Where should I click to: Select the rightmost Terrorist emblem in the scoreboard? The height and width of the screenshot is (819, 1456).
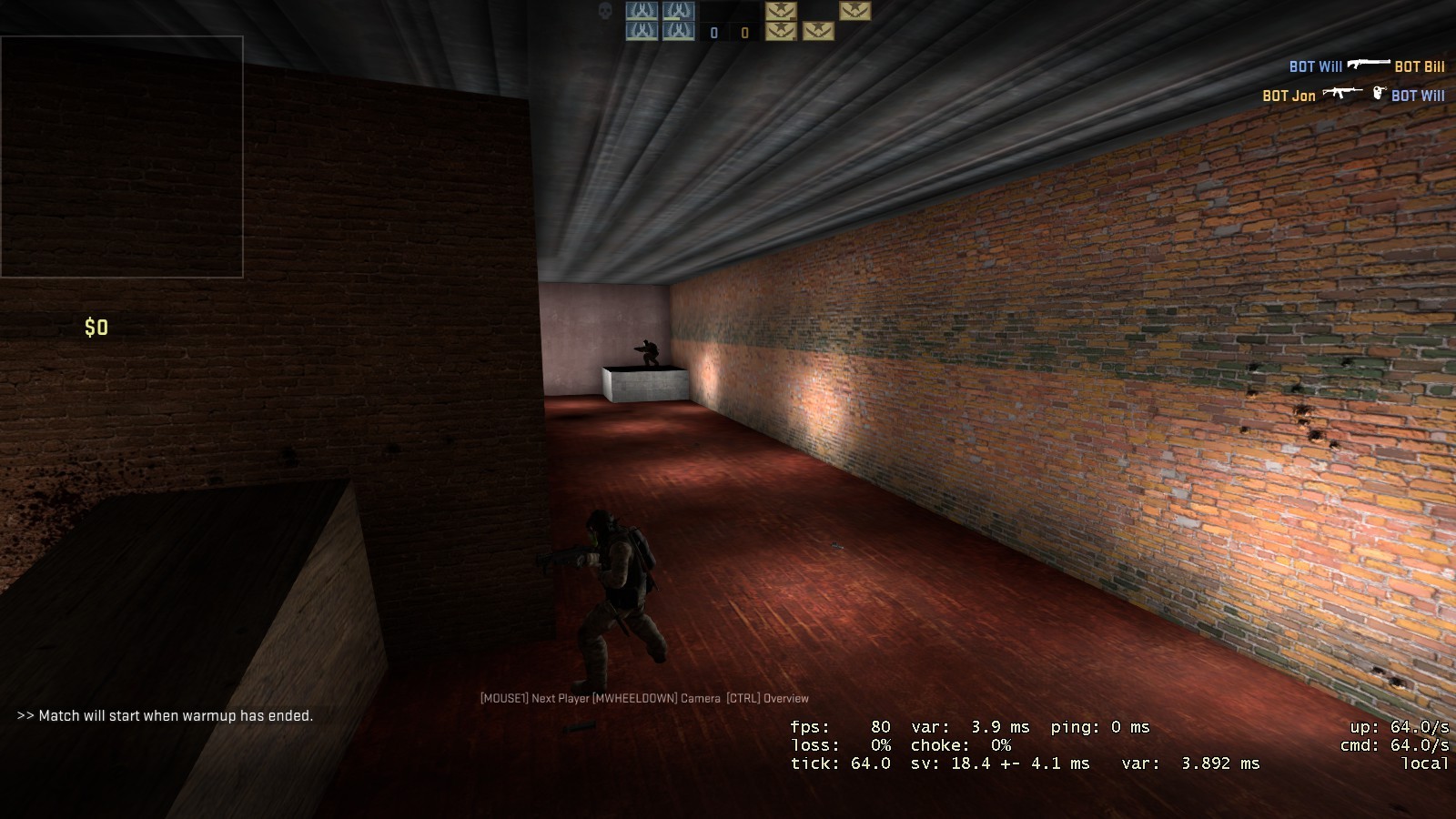point(856,11)
